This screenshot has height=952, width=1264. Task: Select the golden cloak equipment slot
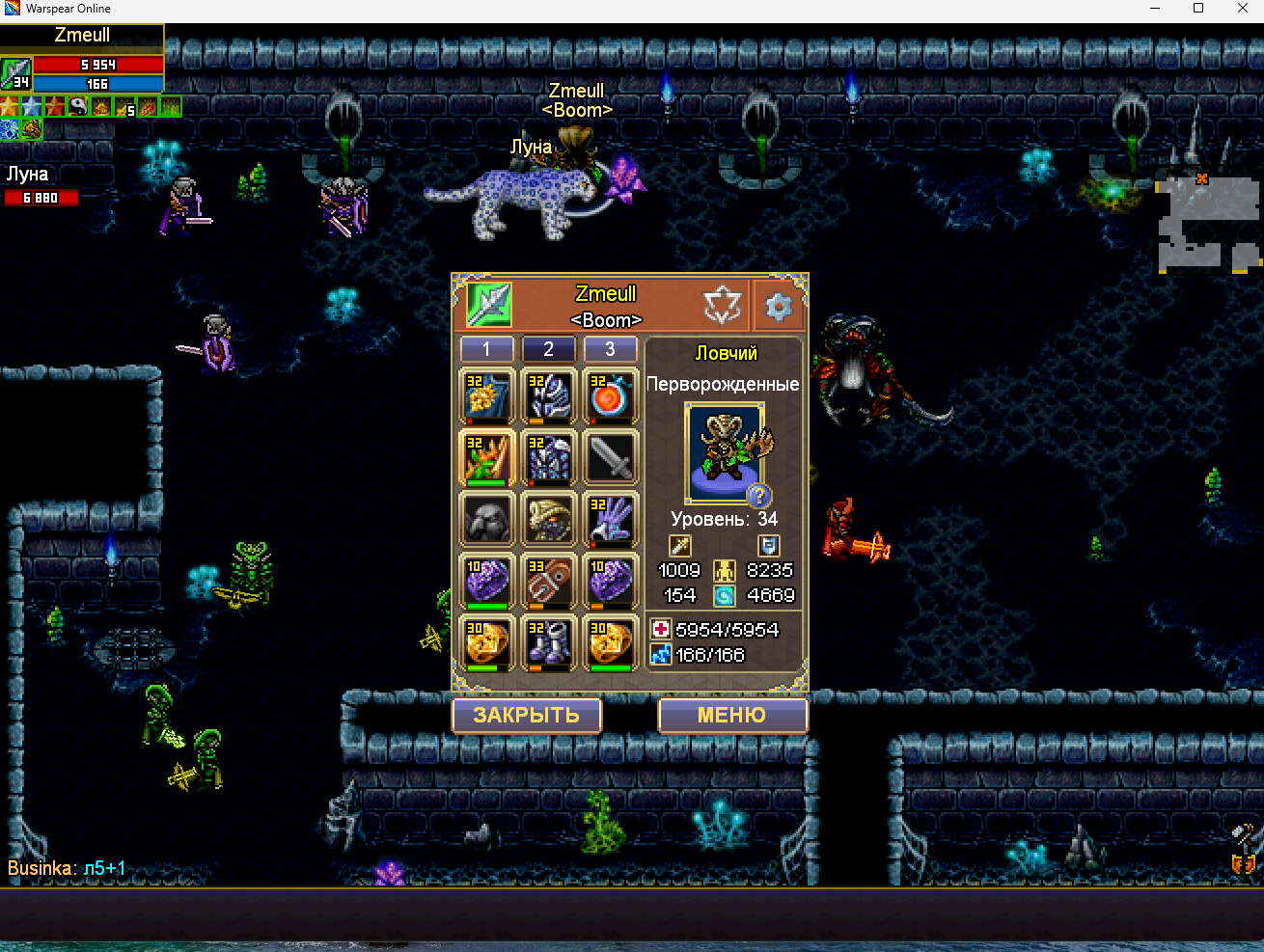click(487, 395)
